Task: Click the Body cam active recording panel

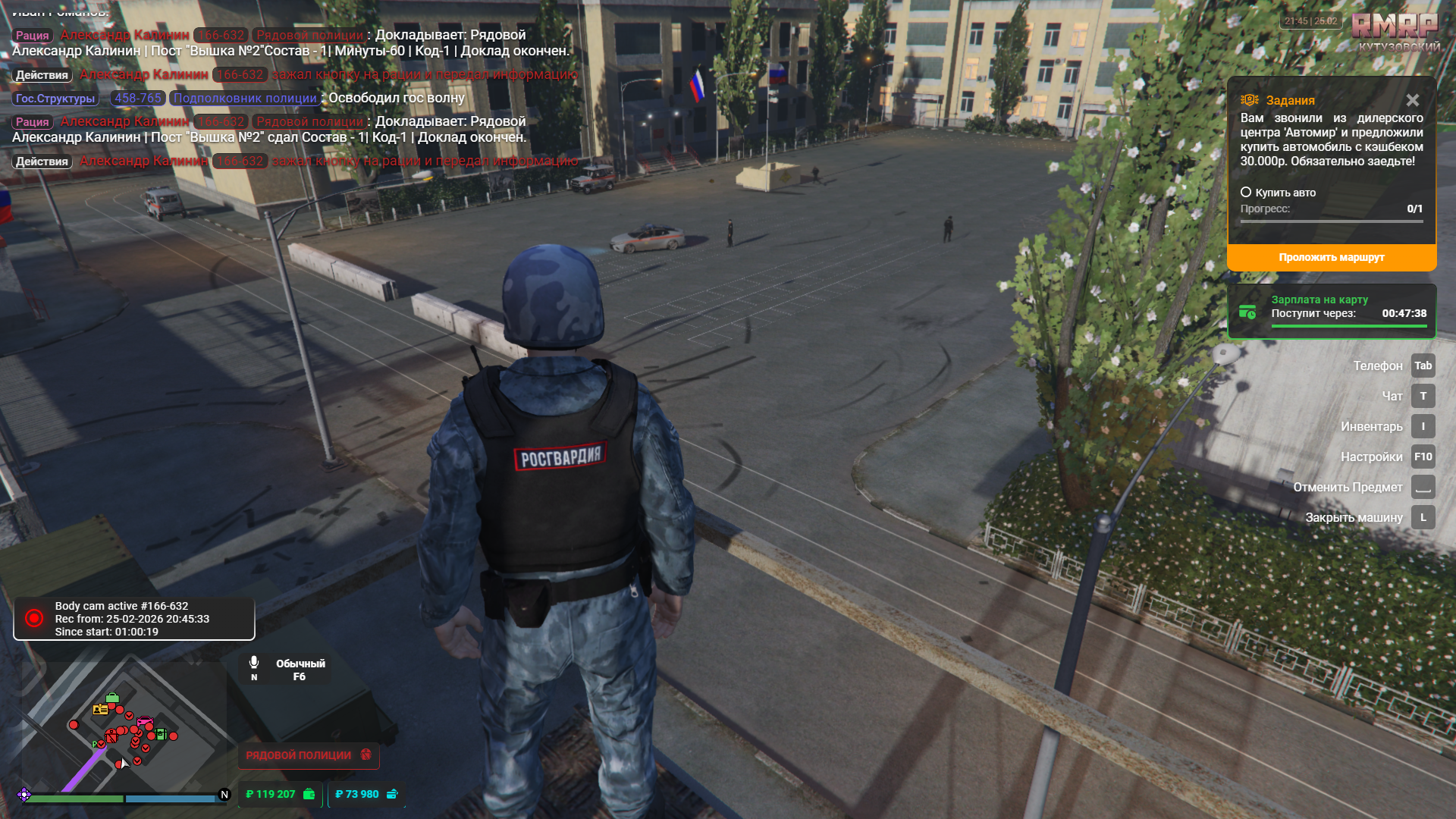Action: click(134, 619)
